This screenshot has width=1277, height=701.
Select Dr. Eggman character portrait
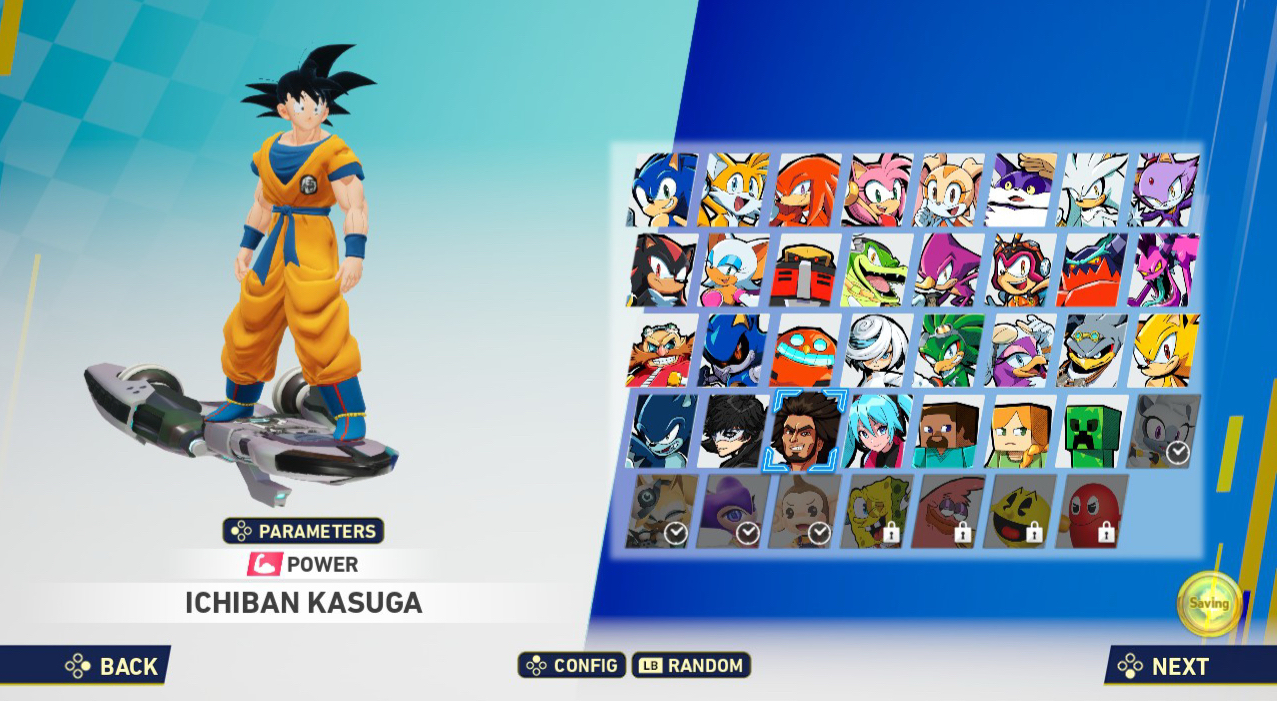click(662, 351)
